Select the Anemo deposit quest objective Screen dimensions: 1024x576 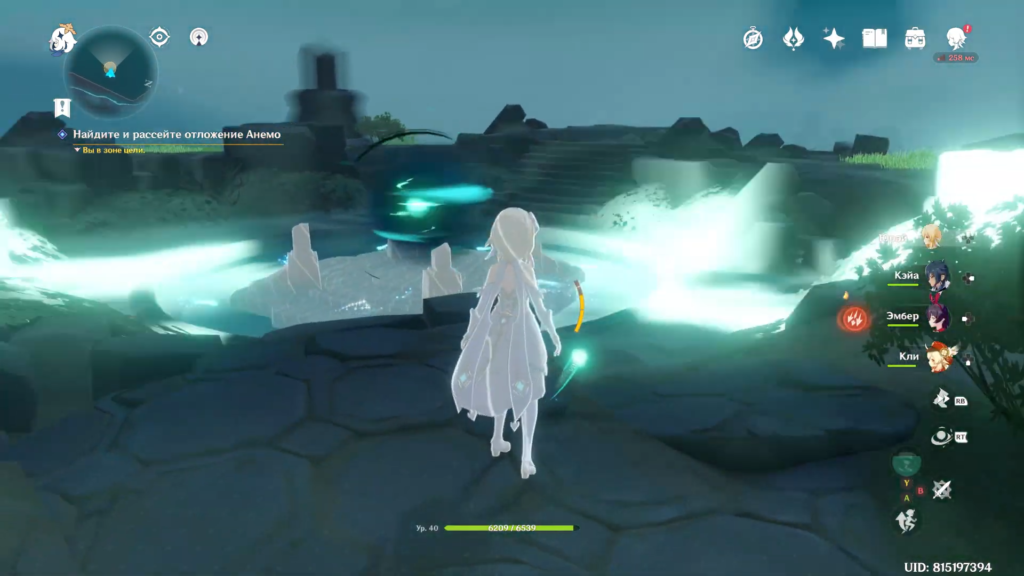pyautogui.click(x=176, y=134)
